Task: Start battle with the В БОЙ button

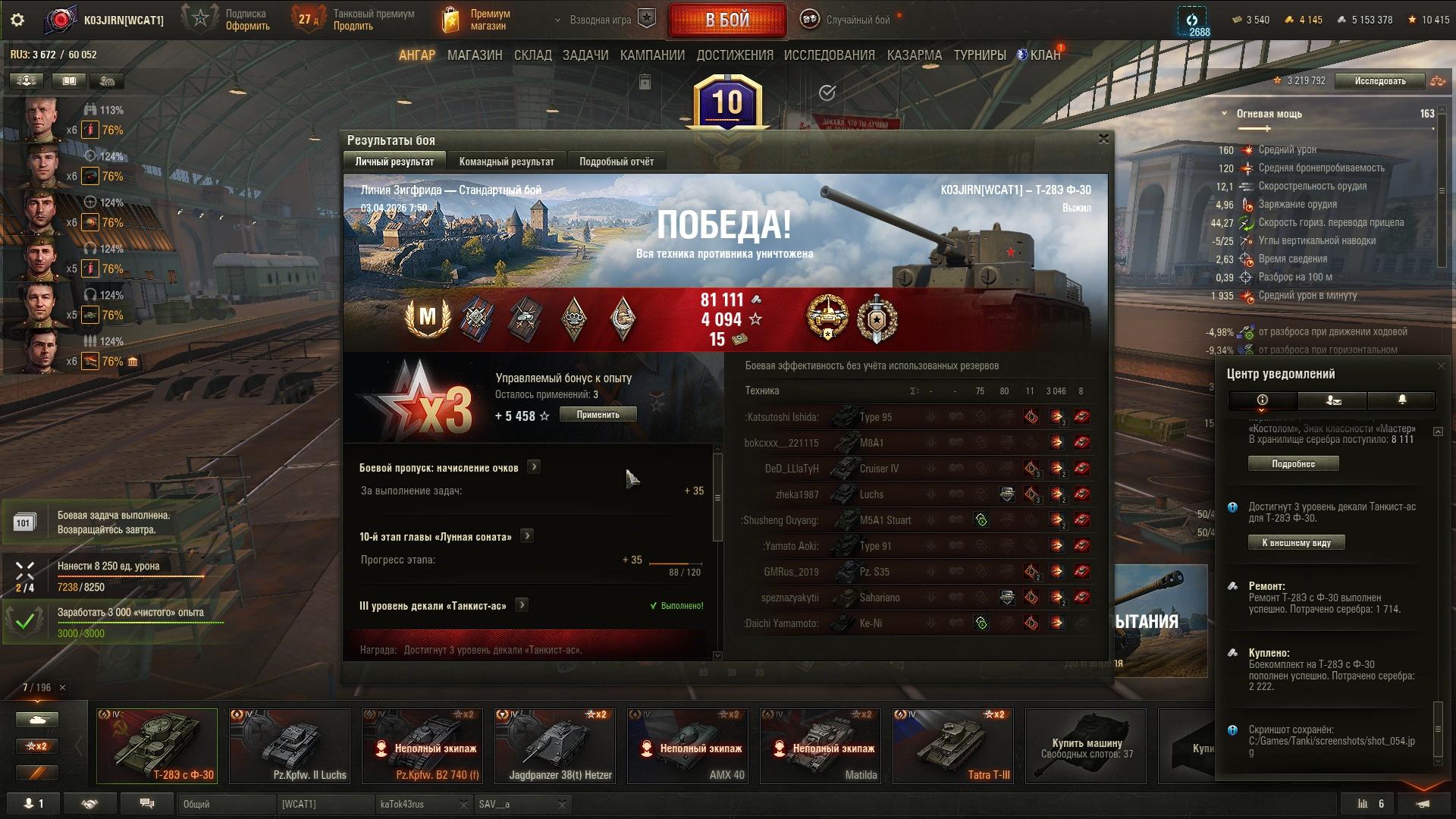Action: tap(726, 20)
